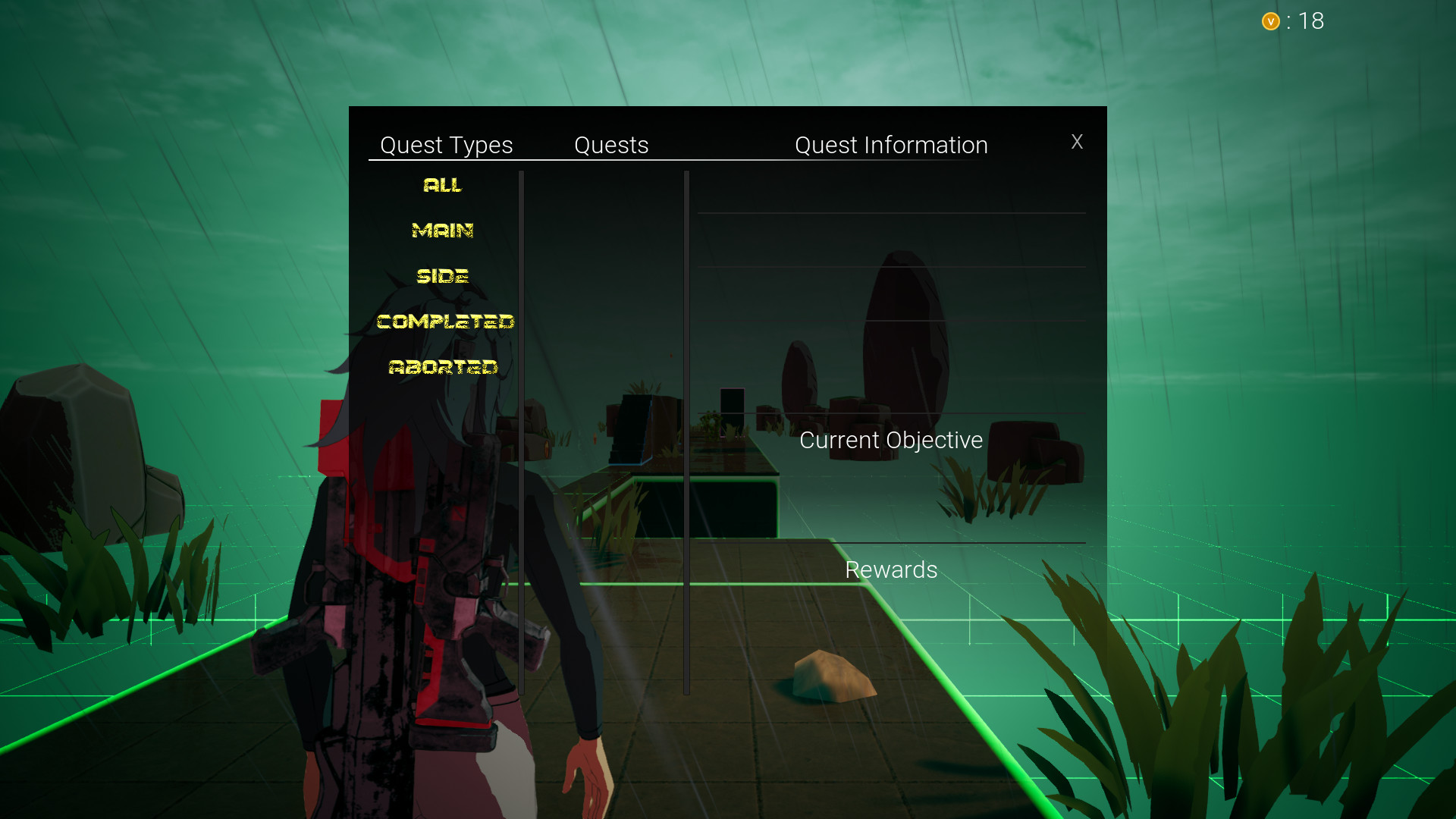Click the vertical divider between Quest Types and Quests
Screen dimensions: 1456x819
[522, 432]
